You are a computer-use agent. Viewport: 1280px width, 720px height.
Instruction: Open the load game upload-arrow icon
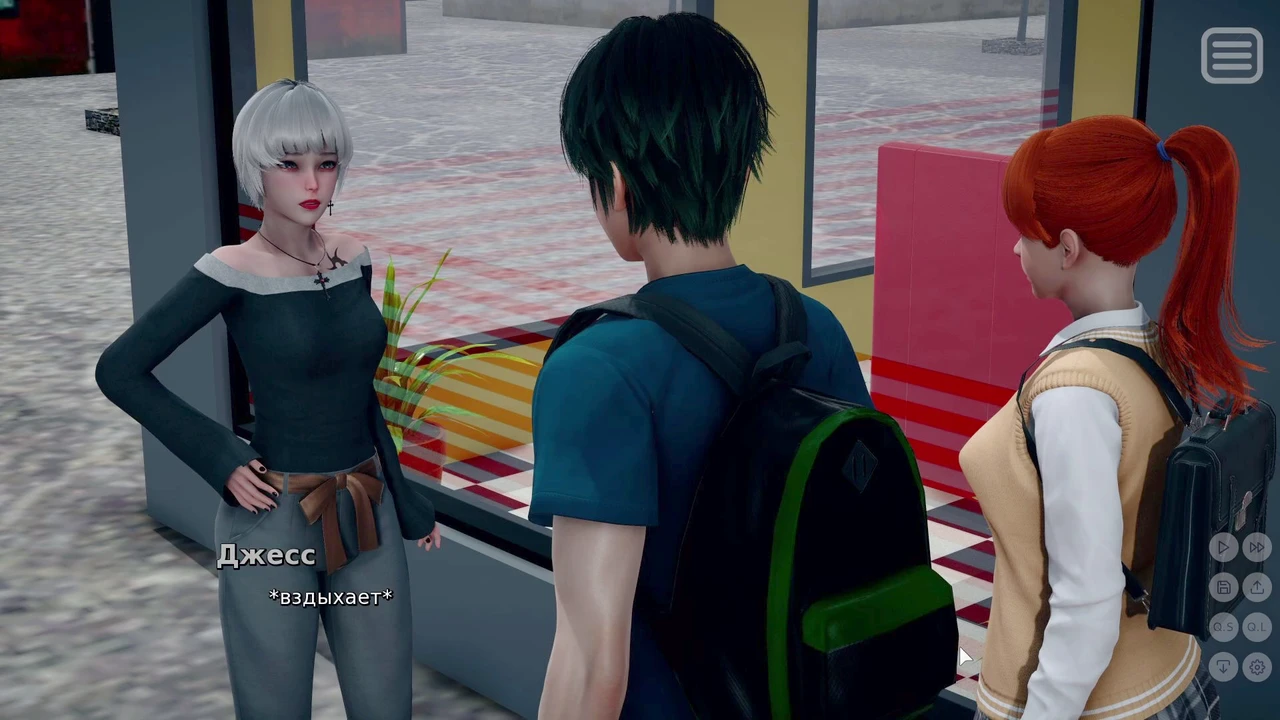[x=1257, y=587]
